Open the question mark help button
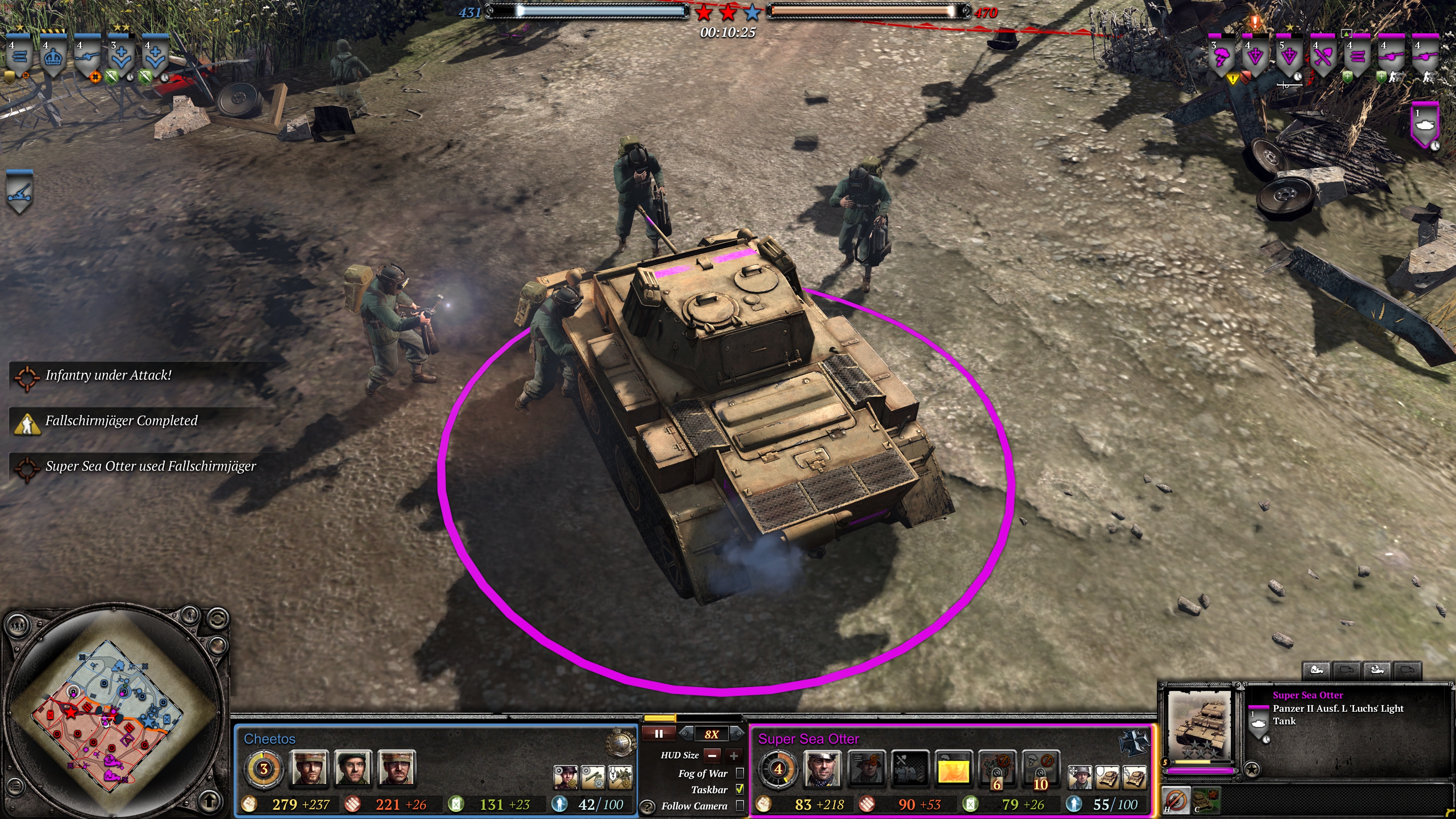 click(x=648, y=806)
